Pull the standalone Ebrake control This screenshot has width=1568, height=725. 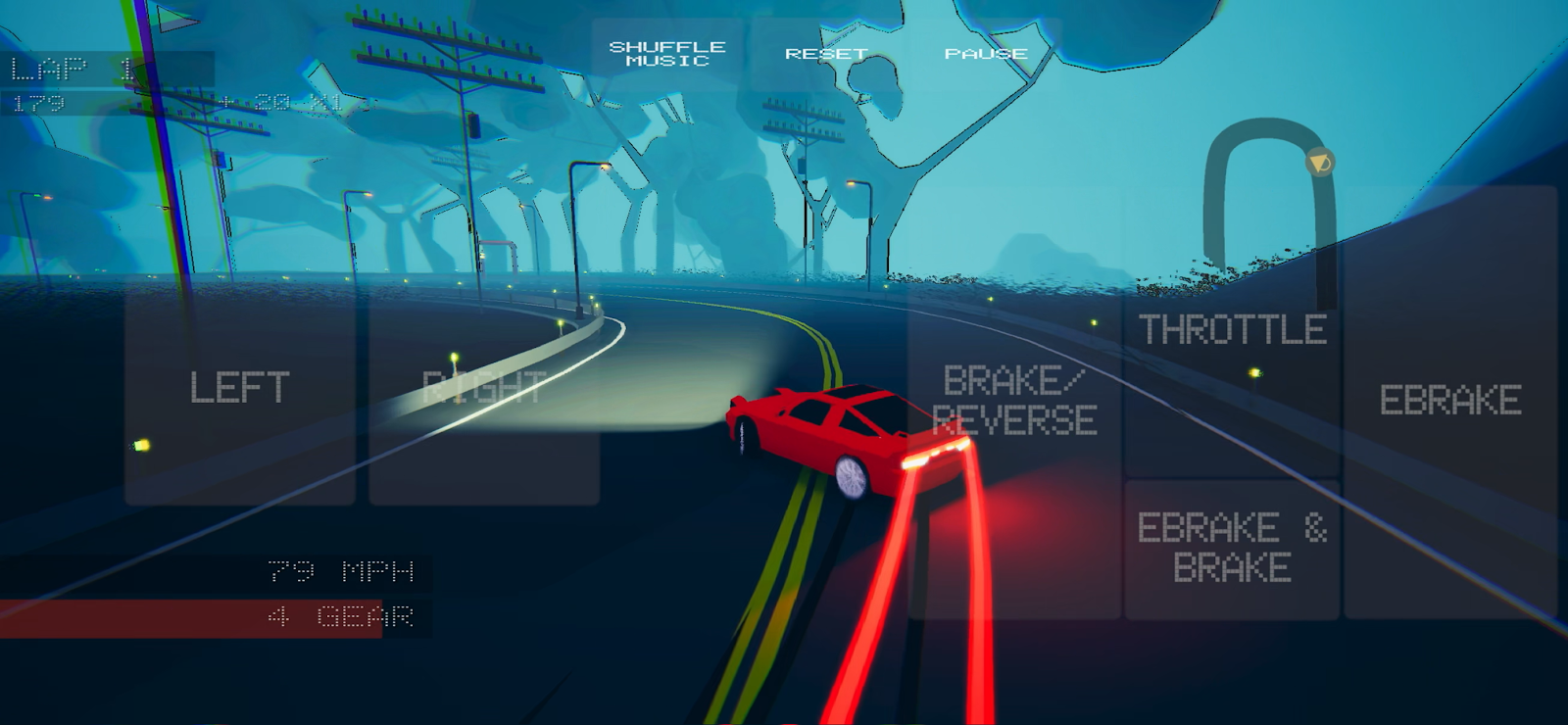pyautogui.click(x=1450, y=401)
